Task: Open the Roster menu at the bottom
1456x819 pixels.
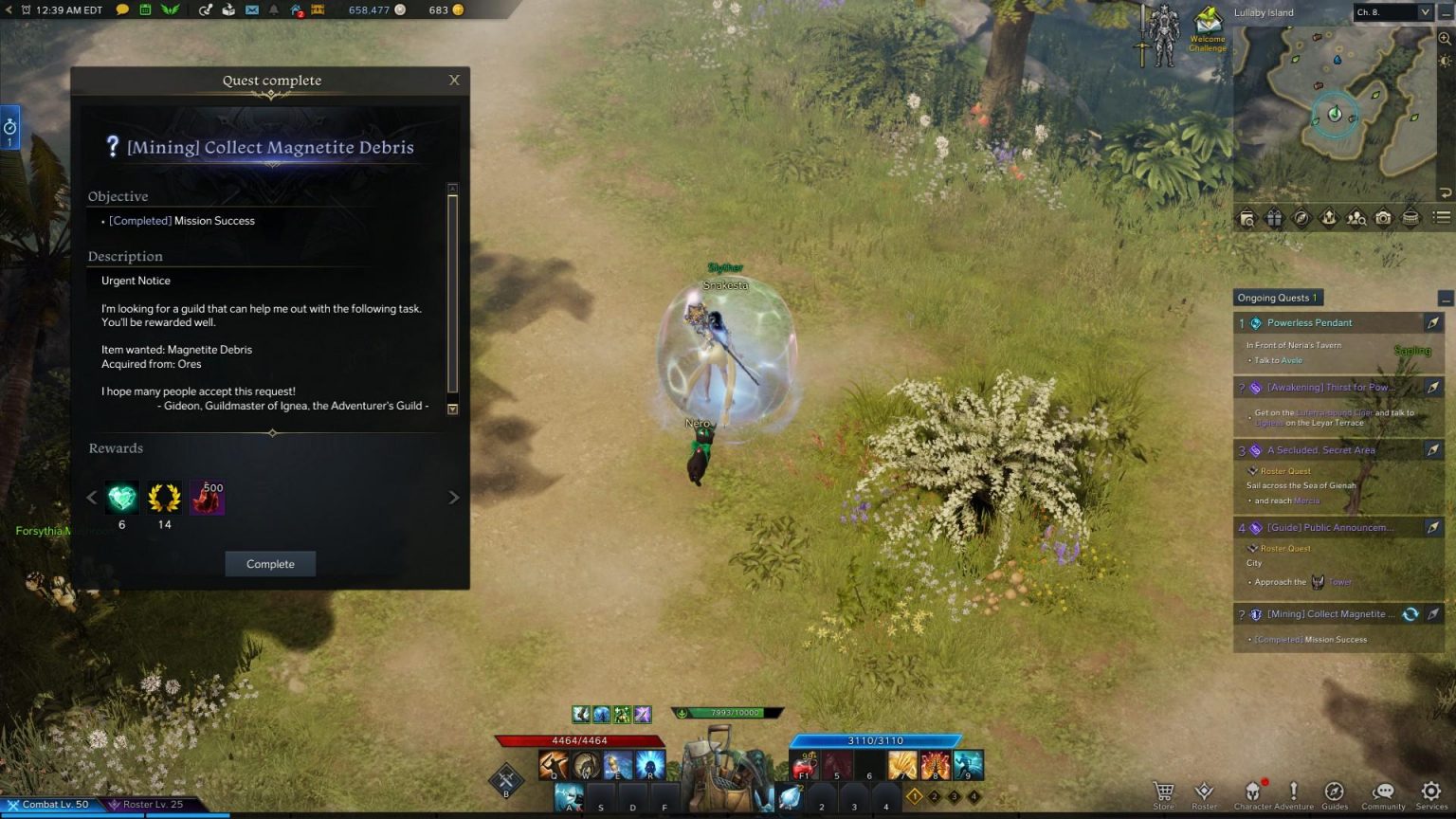Action: [1204, 792]
